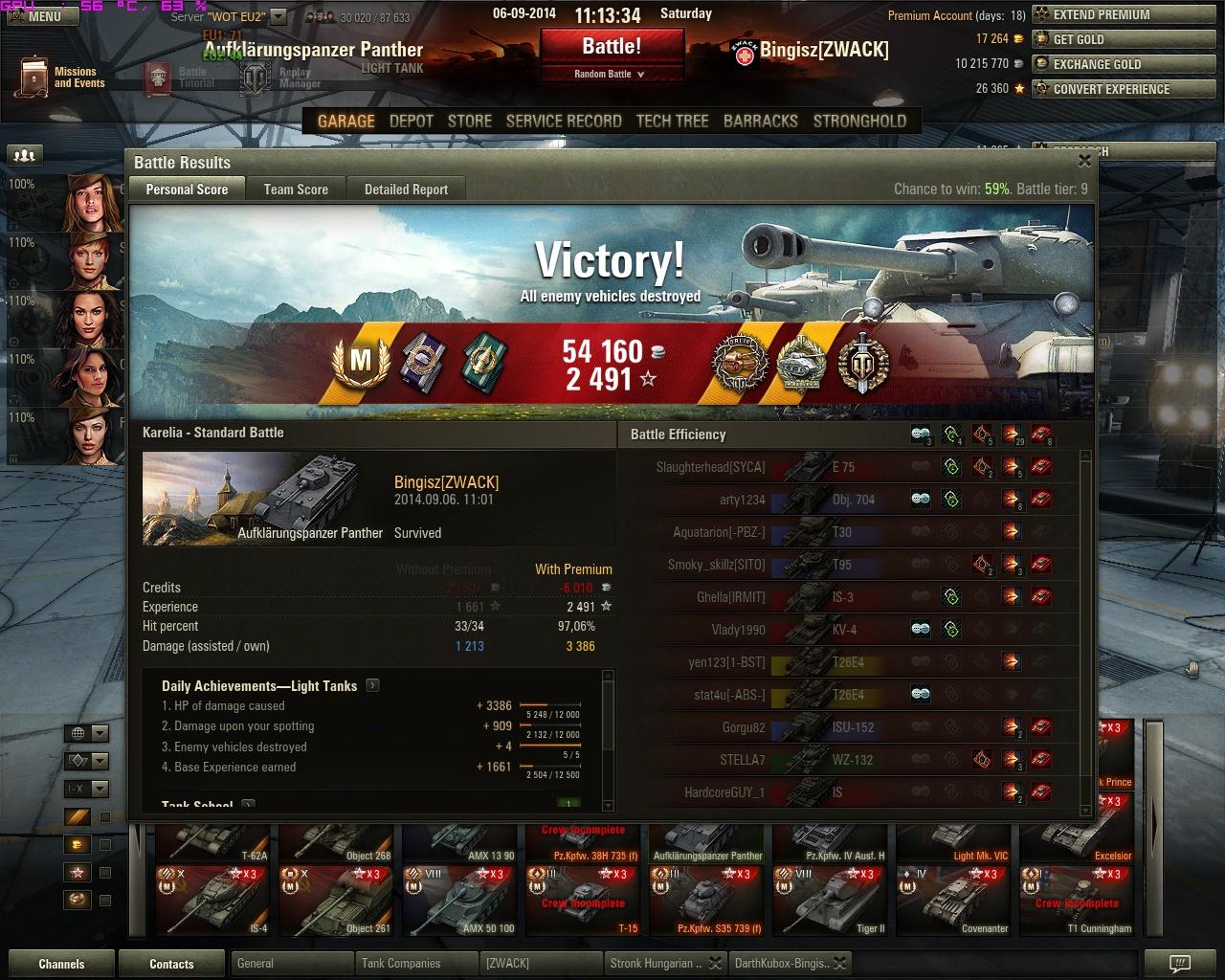Choose Get Gold
Screen dimensions: 1225x980
pos(1079,39)
